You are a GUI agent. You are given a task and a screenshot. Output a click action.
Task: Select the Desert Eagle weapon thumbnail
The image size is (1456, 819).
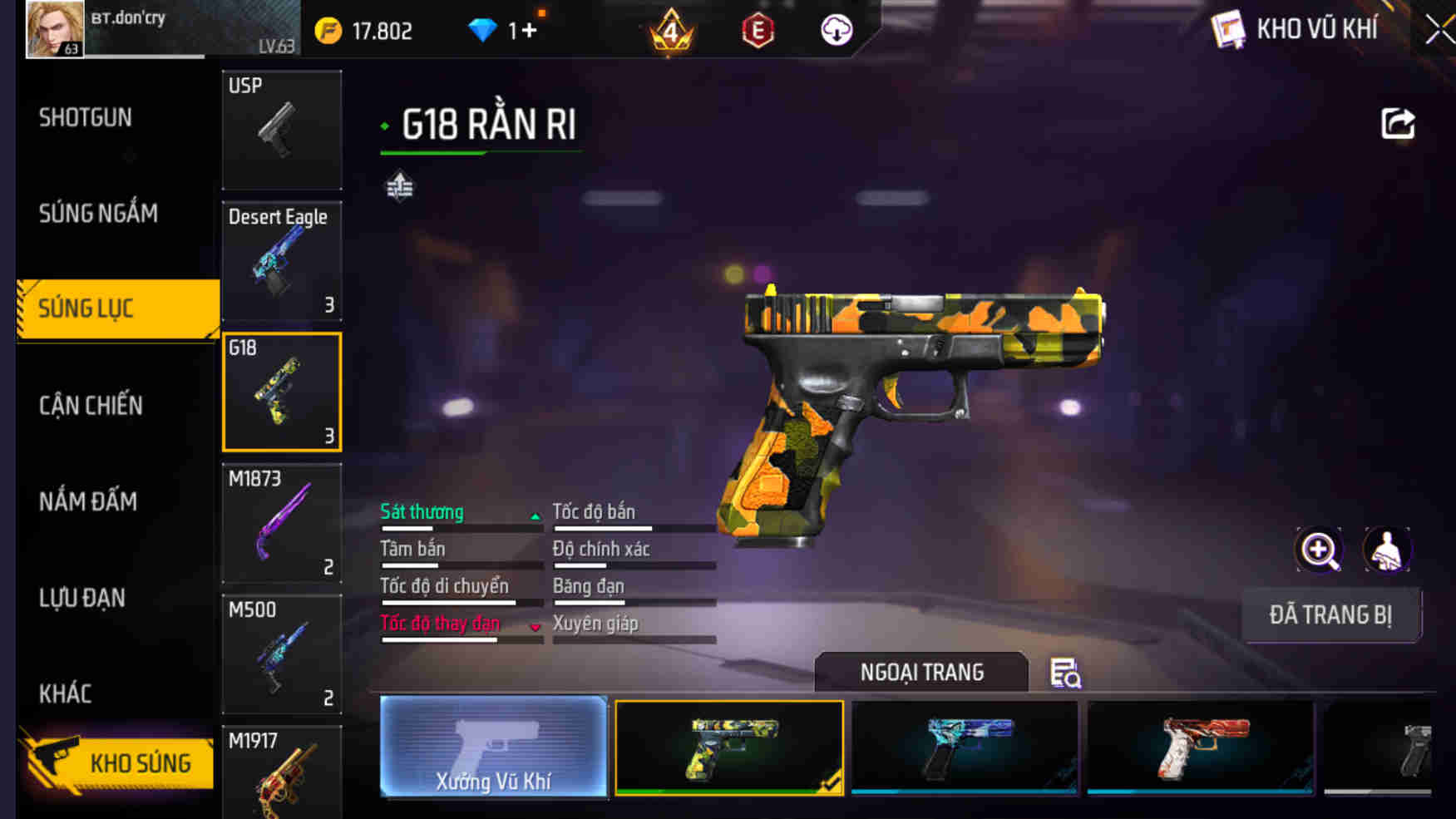pyautogui.click(x=282, y=261)
